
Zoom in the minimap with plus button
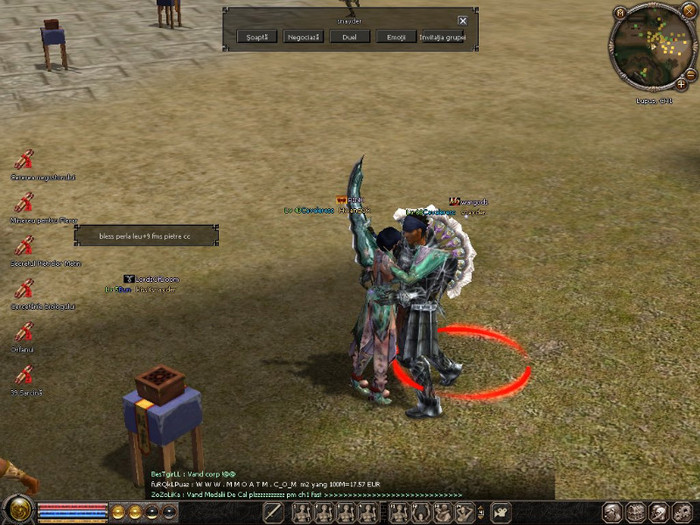coord(681,85)
